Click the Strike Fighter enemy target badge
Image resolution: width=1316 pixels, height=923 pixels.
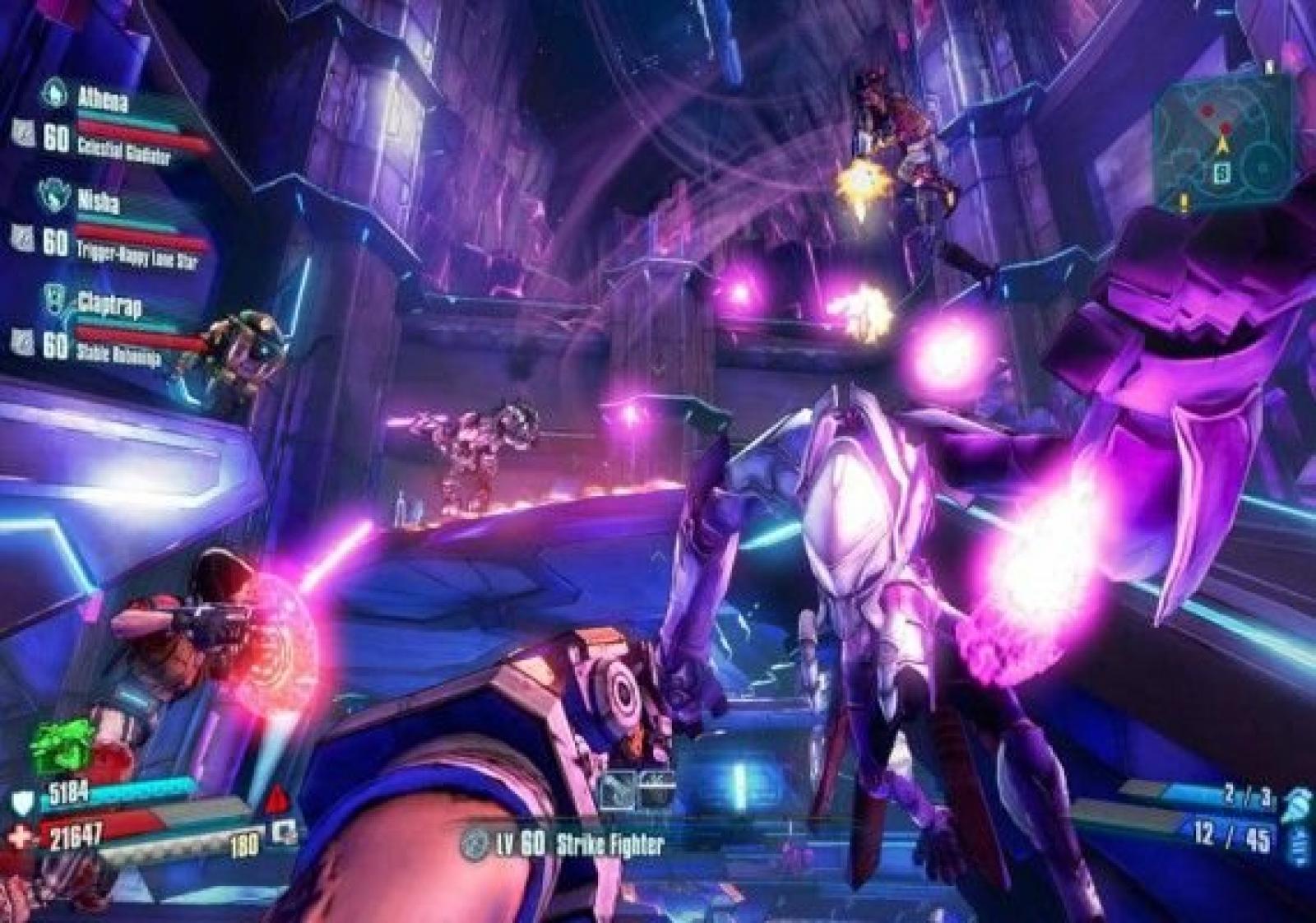pos(474,844)
